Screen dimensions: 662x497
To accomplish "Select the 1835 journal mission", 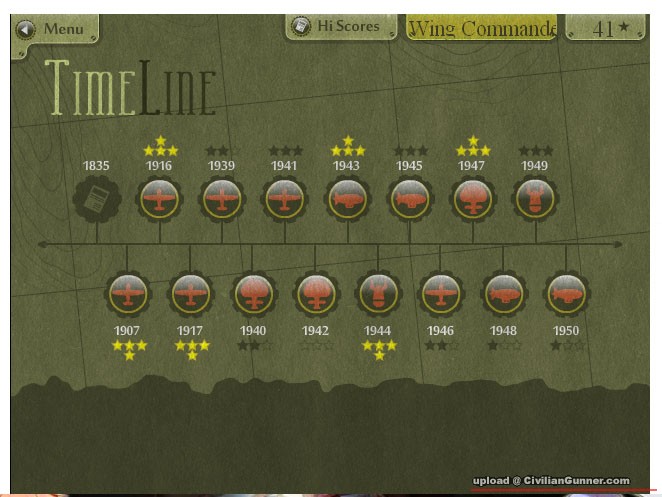I will click(97, 199).
